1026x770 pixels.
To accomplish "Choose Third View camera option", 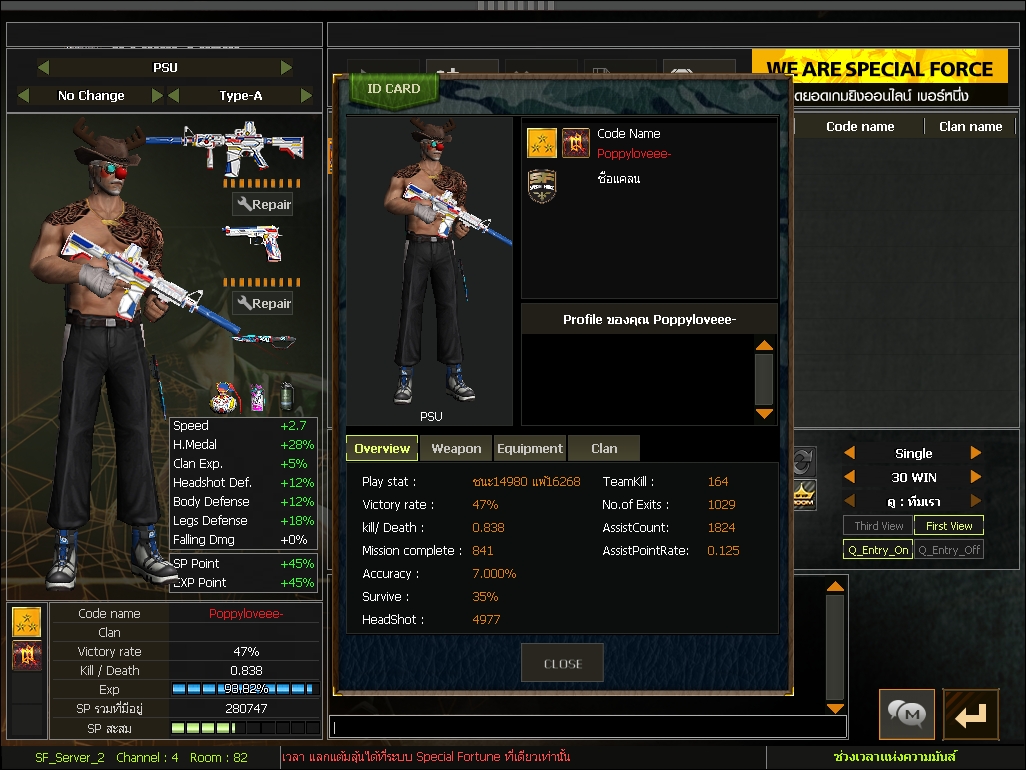I will click(878, 526).
